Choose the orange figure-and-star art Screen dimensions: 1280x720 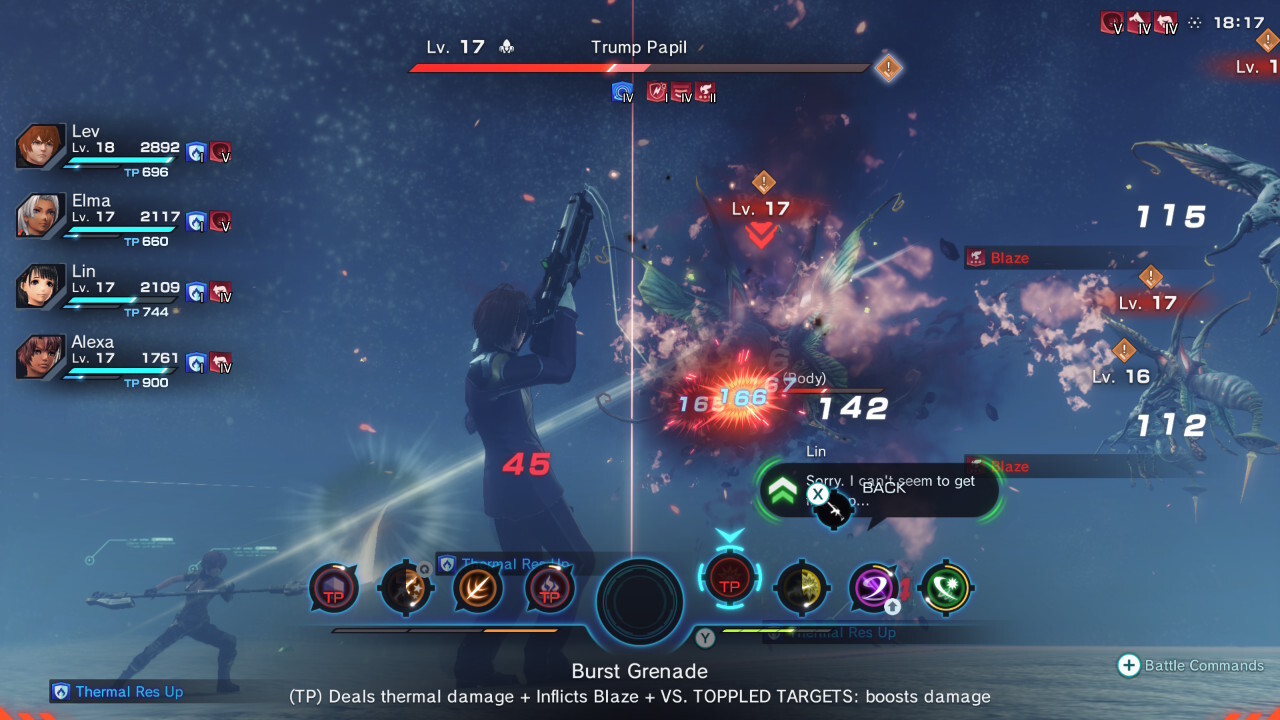[405, 588]
